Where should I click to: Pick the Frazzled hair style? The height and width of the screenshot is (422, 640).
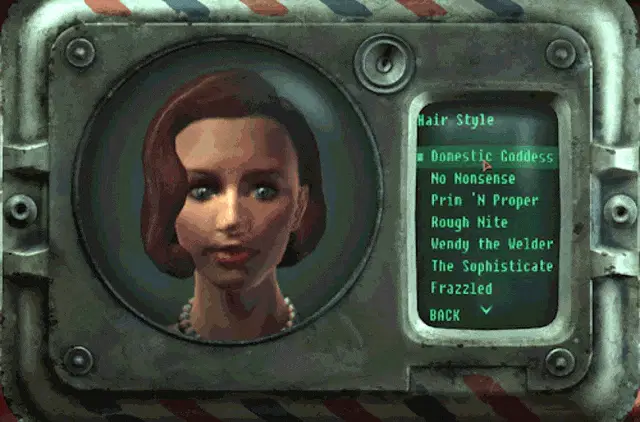pyautogui.click(x=461, y=288)
